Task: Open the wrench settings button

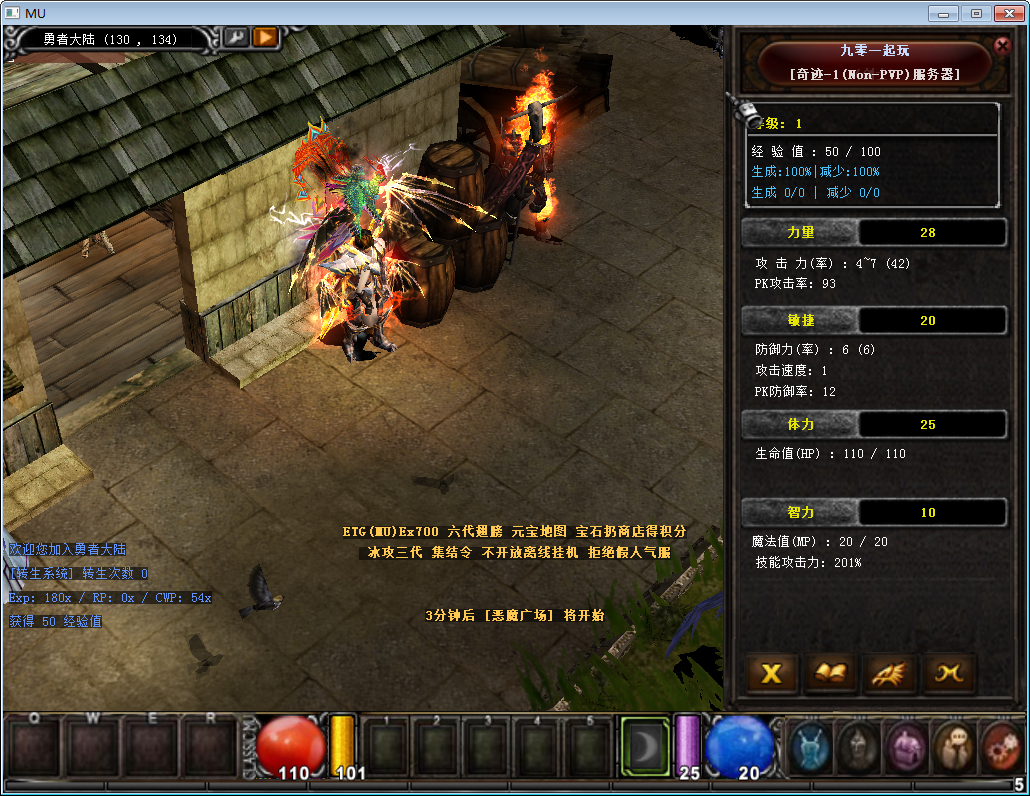Action: (x=236, y=37)
